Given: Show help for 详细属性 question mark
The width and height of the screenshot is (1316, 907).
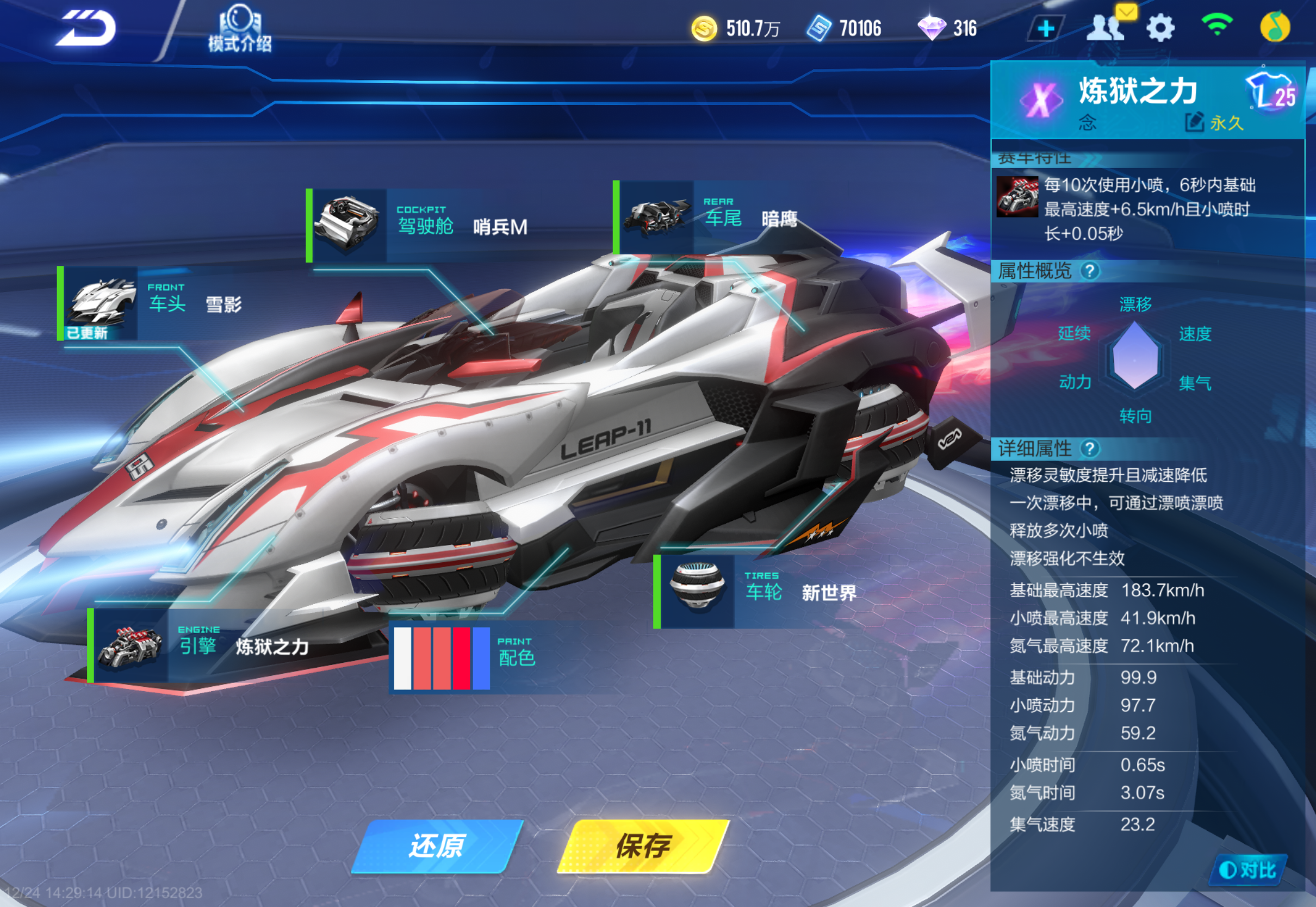Looking at the screenshot, I should [1089, 449].
